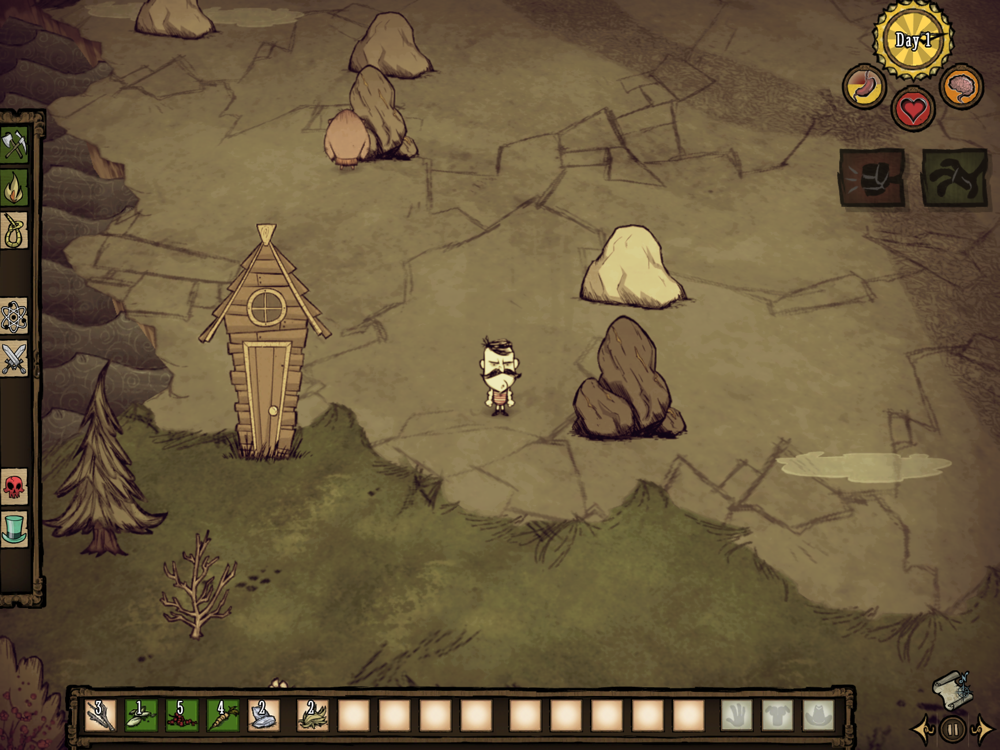Select the twigs inventory slot
Image resolution: width=1000 pixels, height=750 pixels.
click(x=100, y=715)
